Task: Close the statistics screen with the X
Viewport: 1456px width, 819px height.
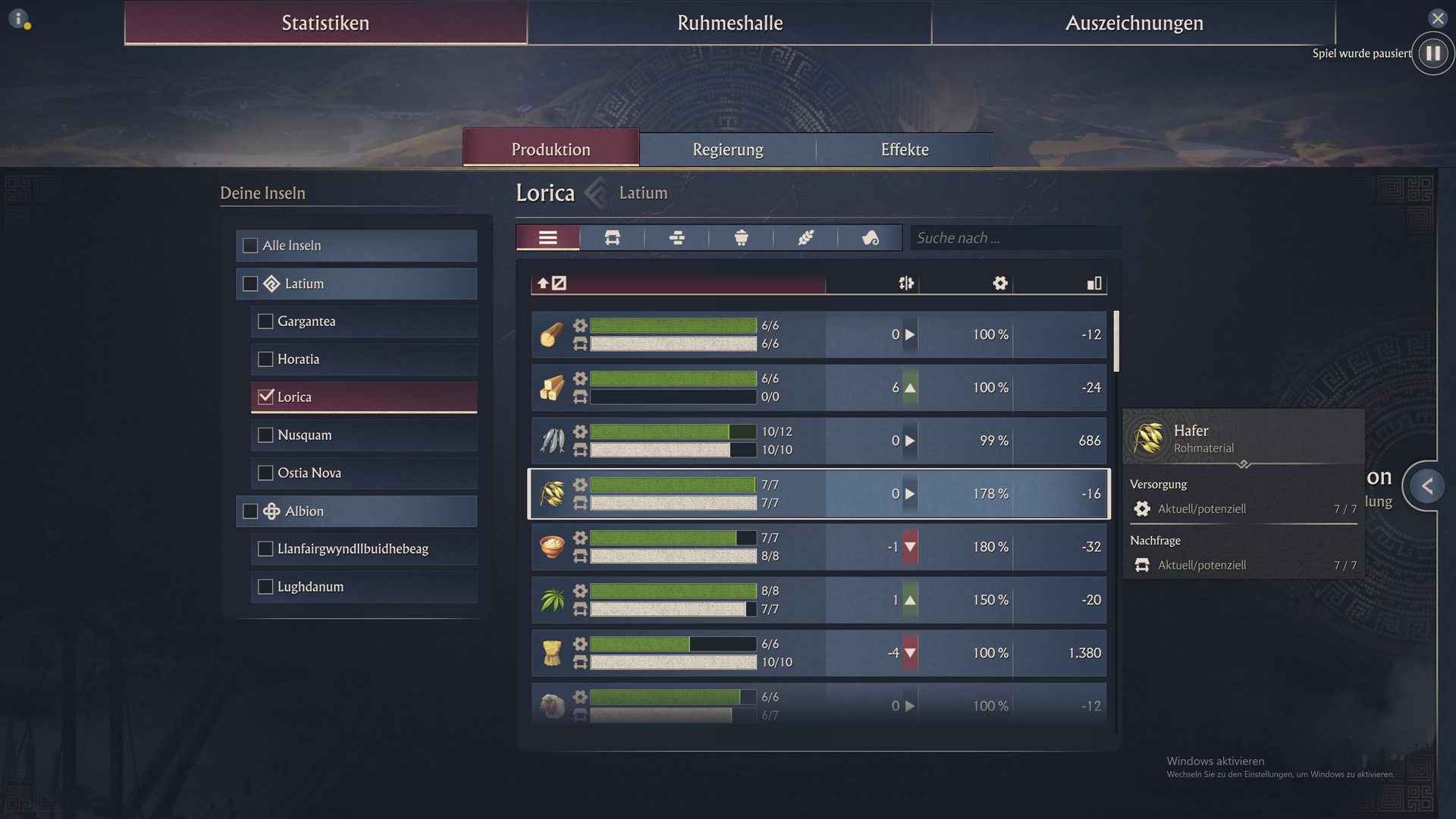Action: [x=1437, y=18]
